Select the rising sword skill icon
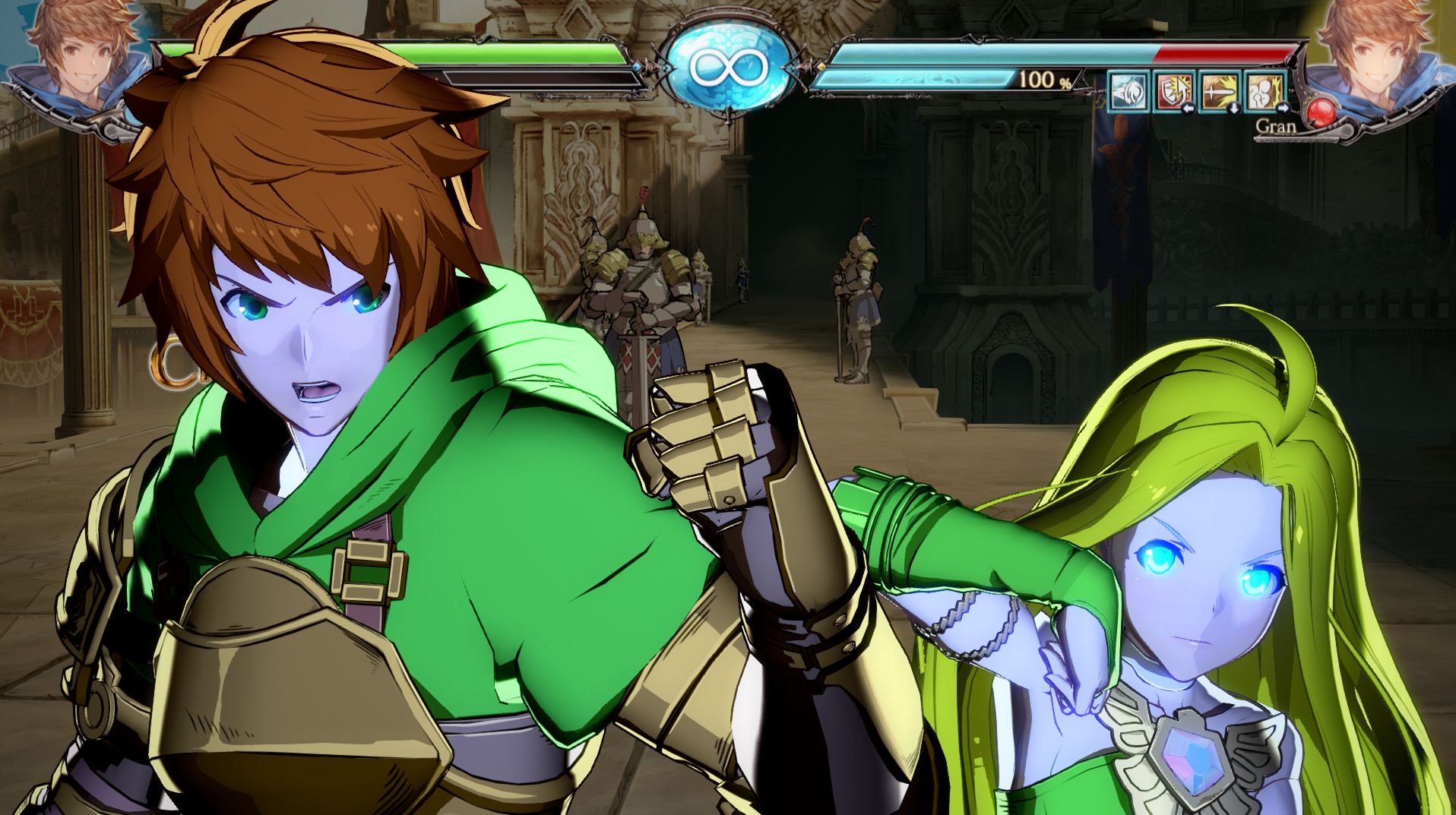Screen dimensions: 1456x815 (x=1218, y=92)
